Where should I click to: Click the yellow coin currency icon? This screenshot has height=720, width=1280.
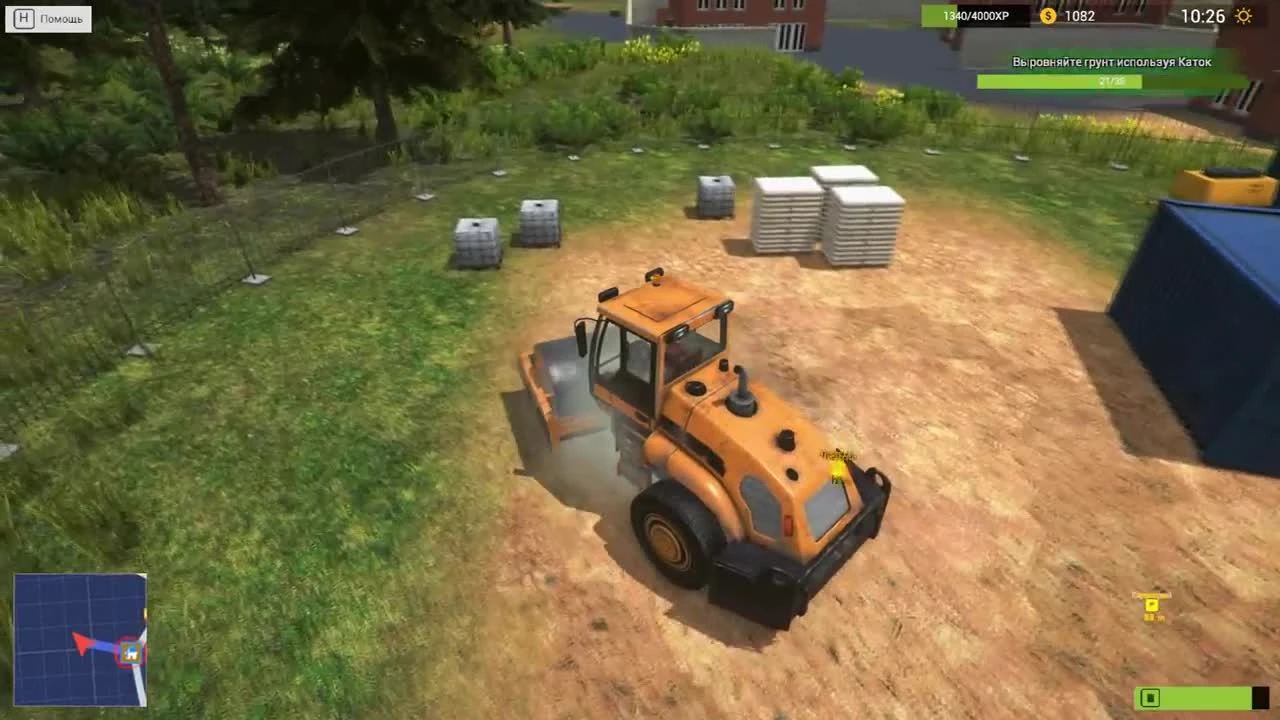[1048, 16]
